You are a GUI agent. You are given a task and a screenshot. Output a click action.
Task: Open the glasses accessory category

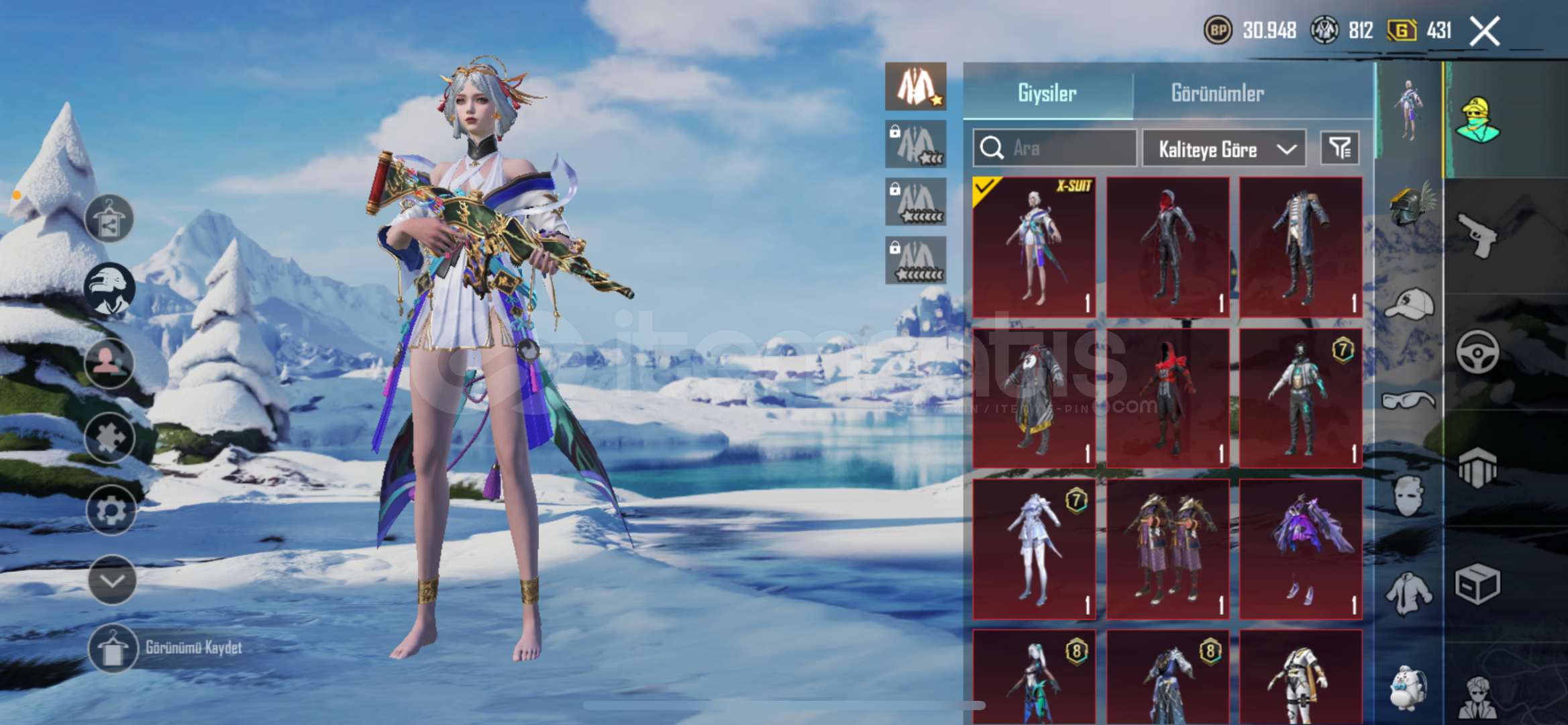point(1409,401)
